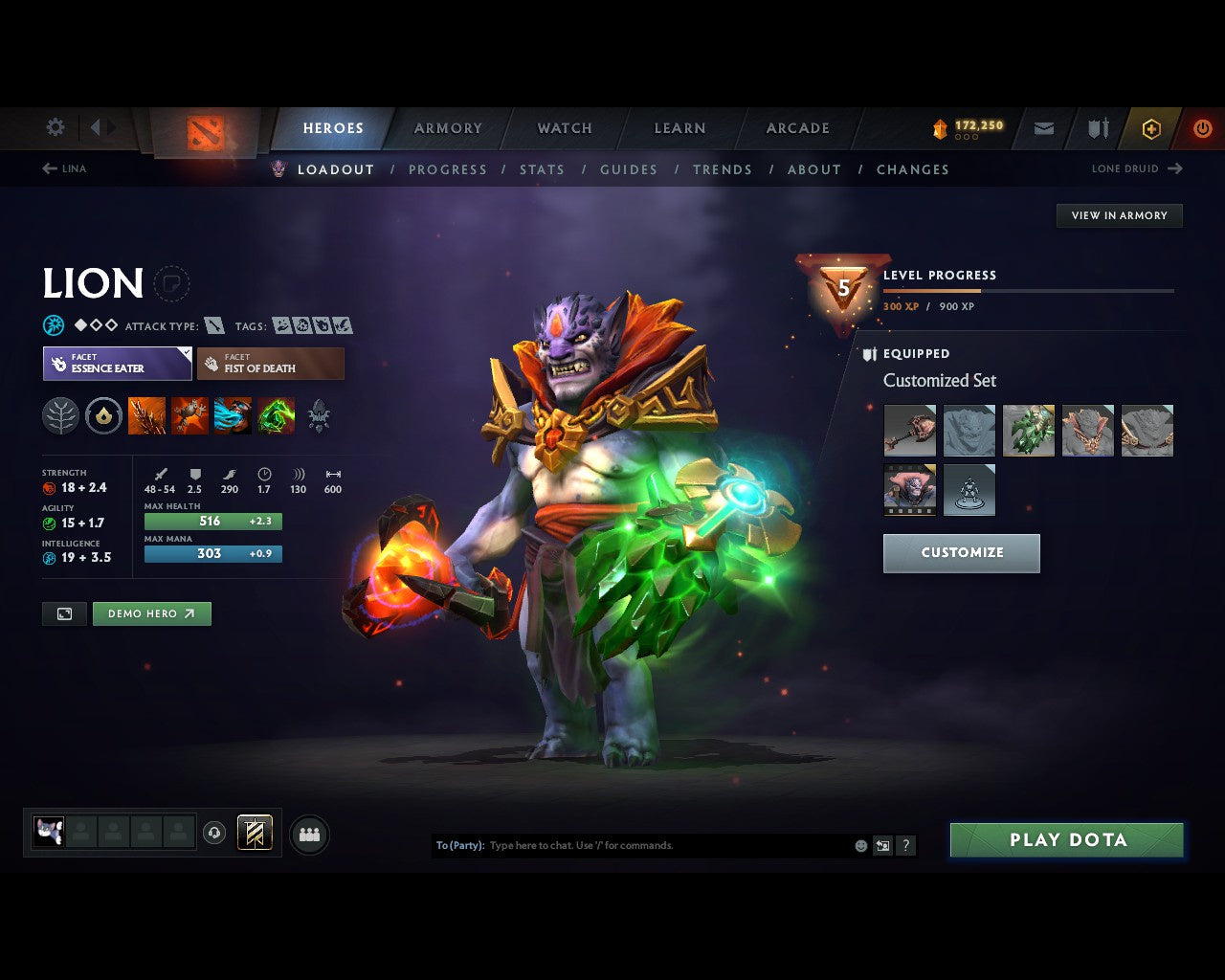This screenshot has width=1225, height=980.
Task: Open the mail inbox icon
Action: pyautogui.click(x=1043, y=128)
